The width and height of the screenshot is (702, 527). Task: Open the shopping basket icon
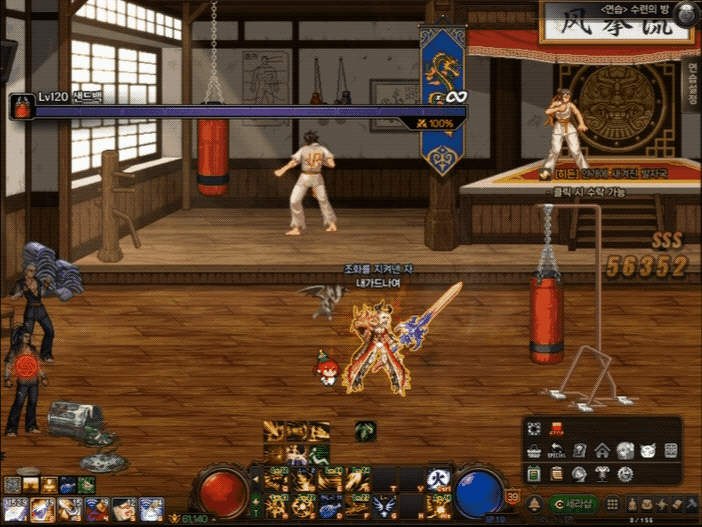(534, 450)
